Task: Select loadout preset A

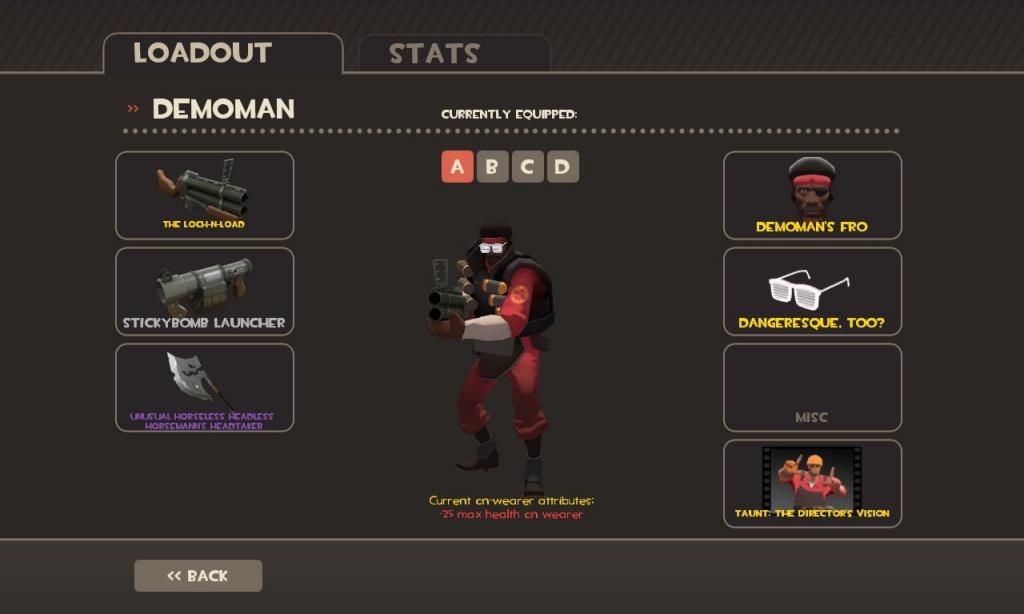Action: (x=457, y=167)
